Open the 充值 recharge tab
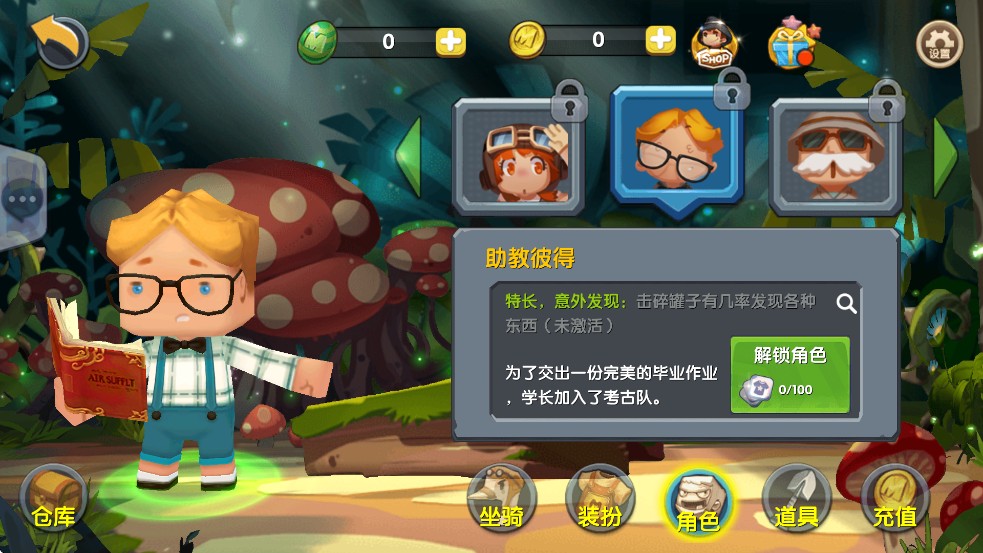The width and height of the screenshot is (983, 553). pyautogui.click(x=894, y=499)
